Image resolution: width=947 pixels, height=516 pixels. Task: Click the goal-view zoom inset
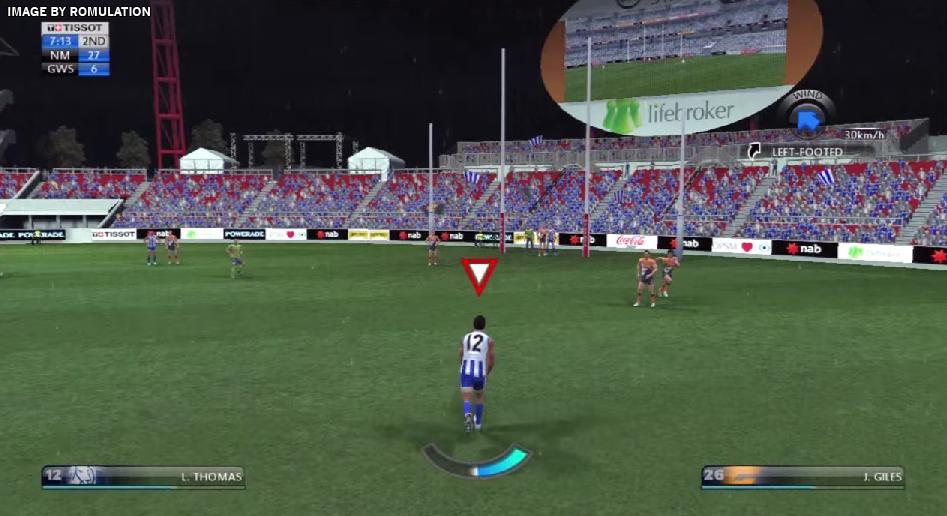pyautogui.click(x=680, y=62)
